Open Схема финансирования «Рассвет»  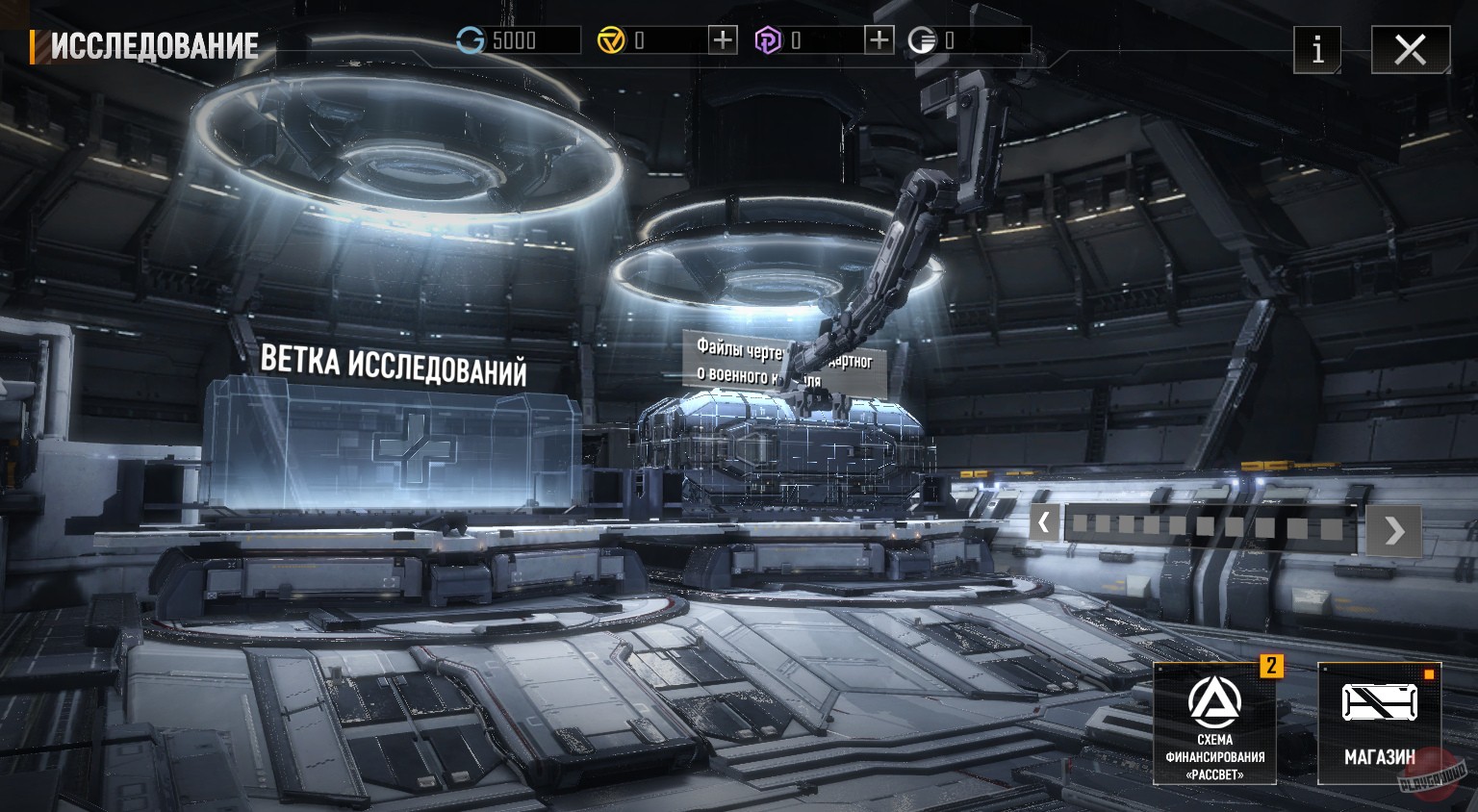tap(1214, 723)
